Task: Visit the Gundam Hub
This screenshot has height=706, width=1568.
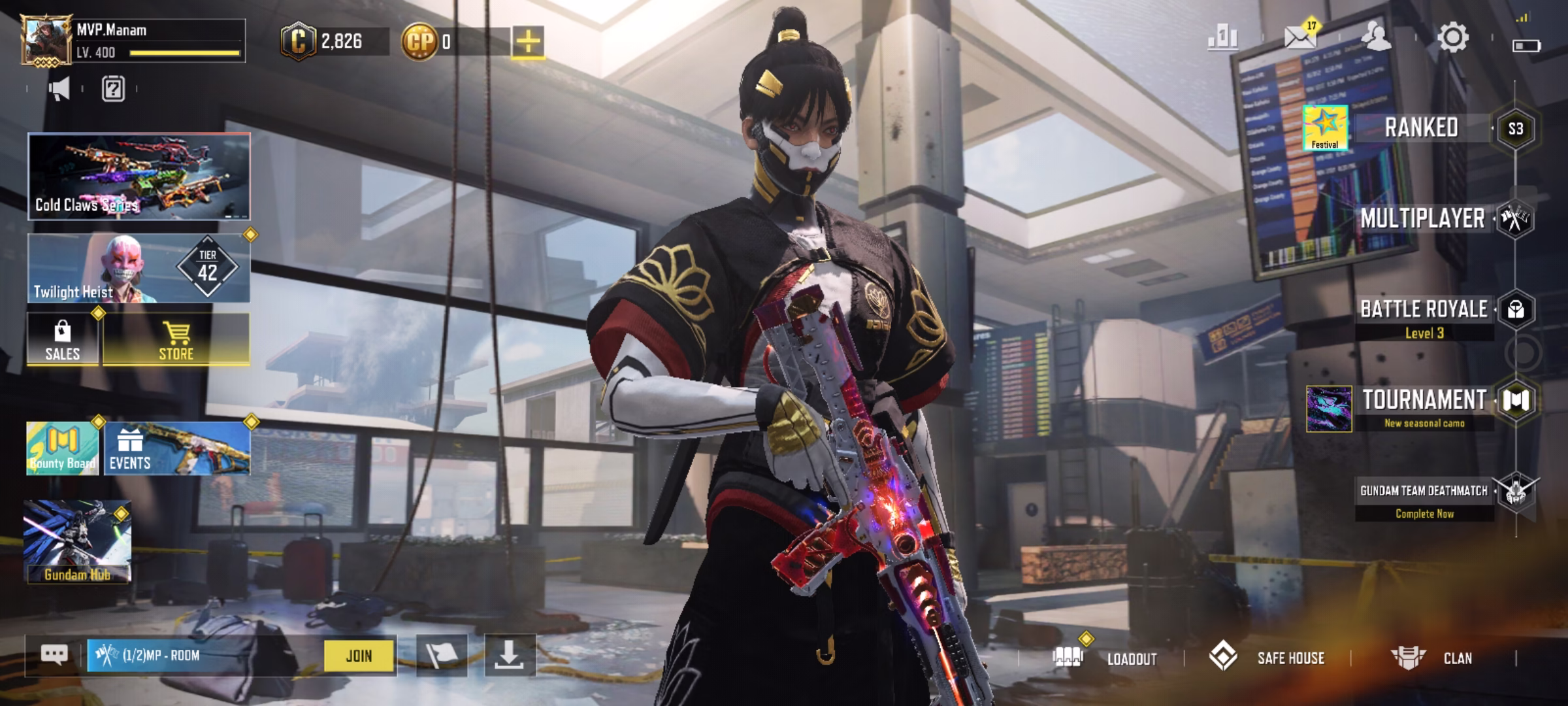Action: 77,543
